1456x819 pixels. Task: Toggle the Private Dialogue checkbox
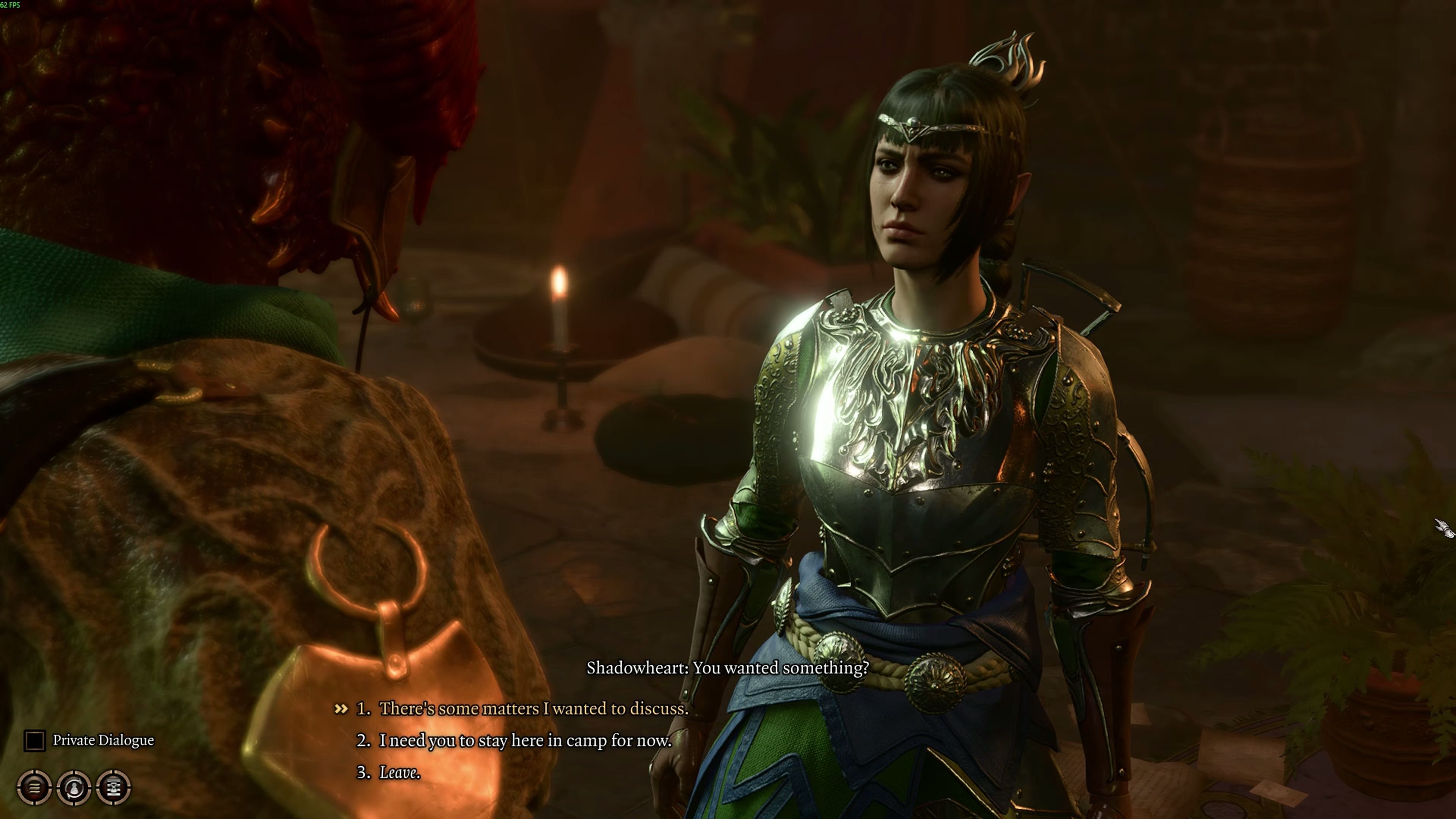[35, 741]
